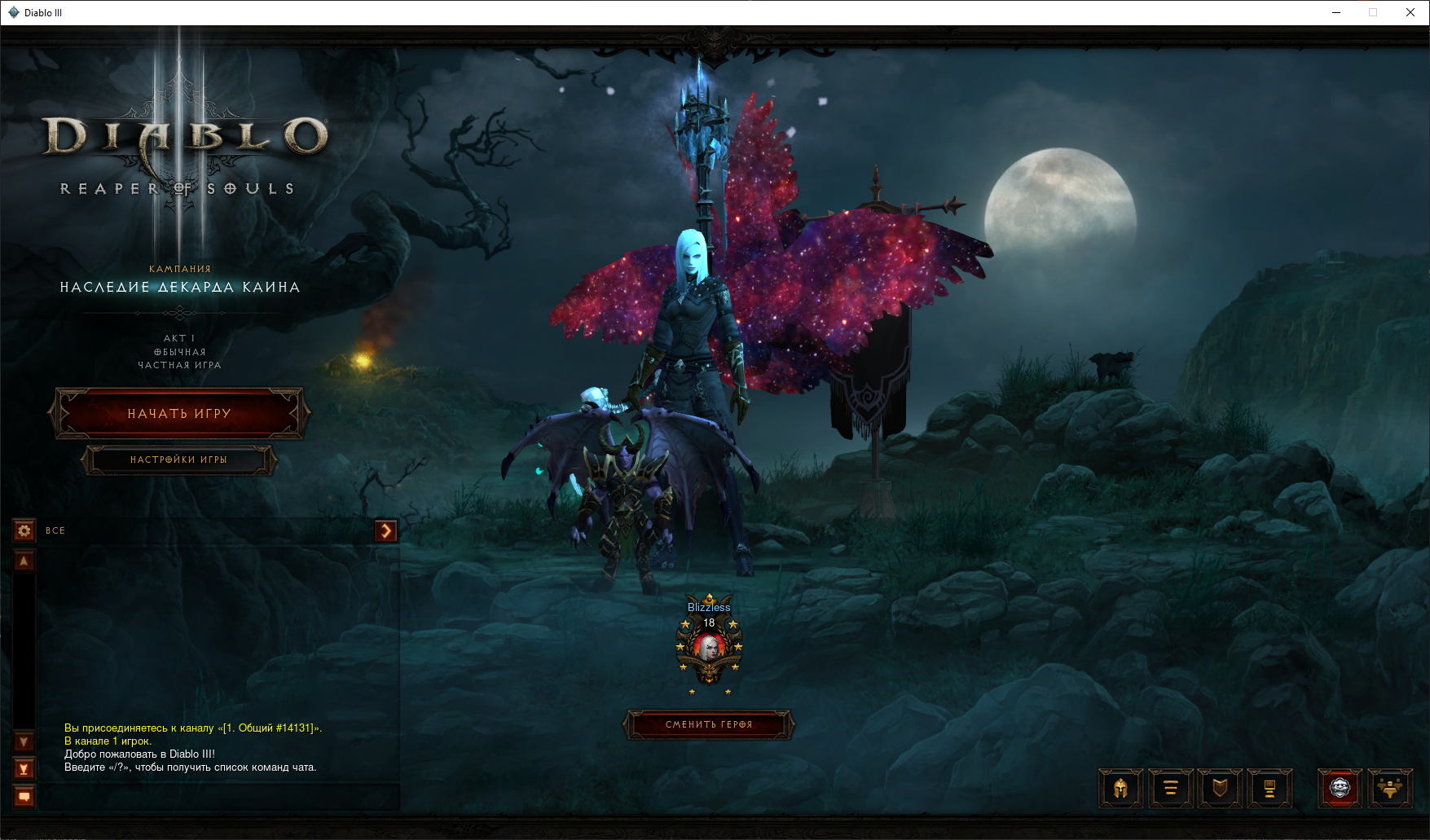Select the Blizzless hero portrait
Image resolution: width=1430 pixels, height=840 pixels.
[709, 649]
